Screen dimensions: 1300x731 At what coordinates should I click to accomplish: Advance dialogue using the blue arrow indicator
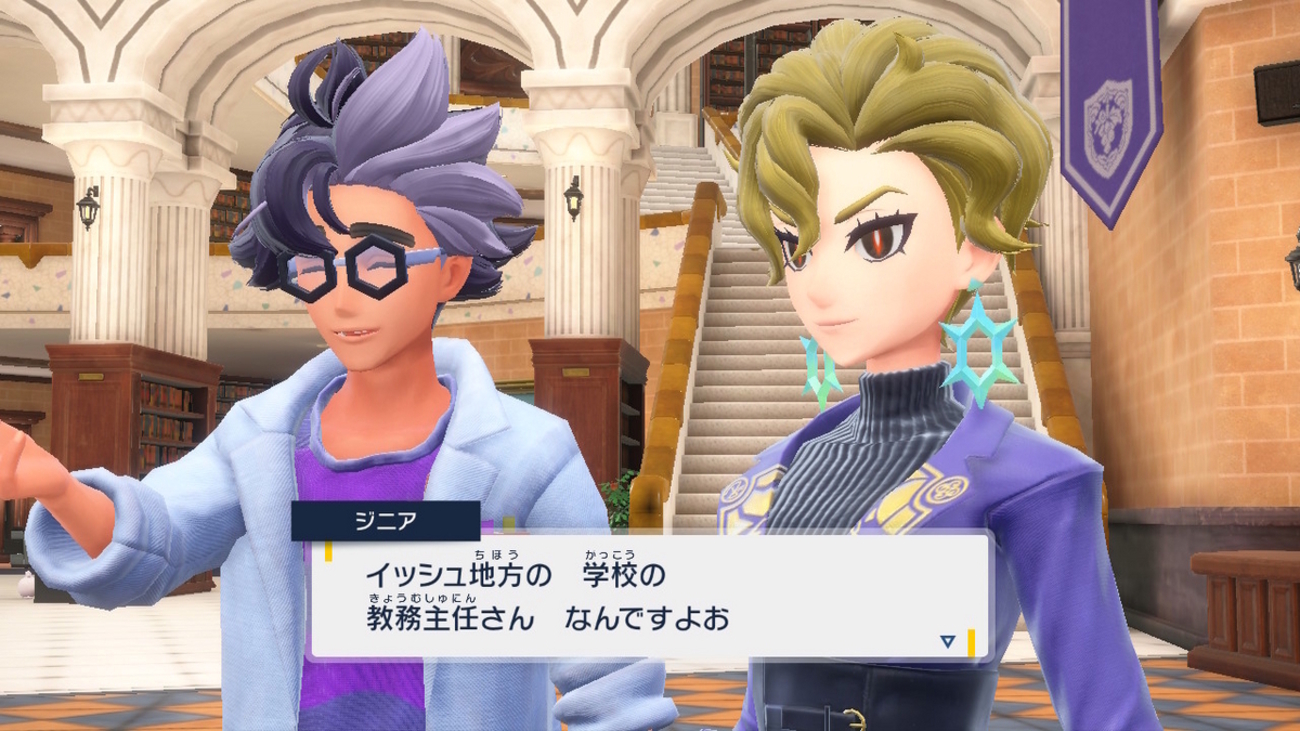947,641
